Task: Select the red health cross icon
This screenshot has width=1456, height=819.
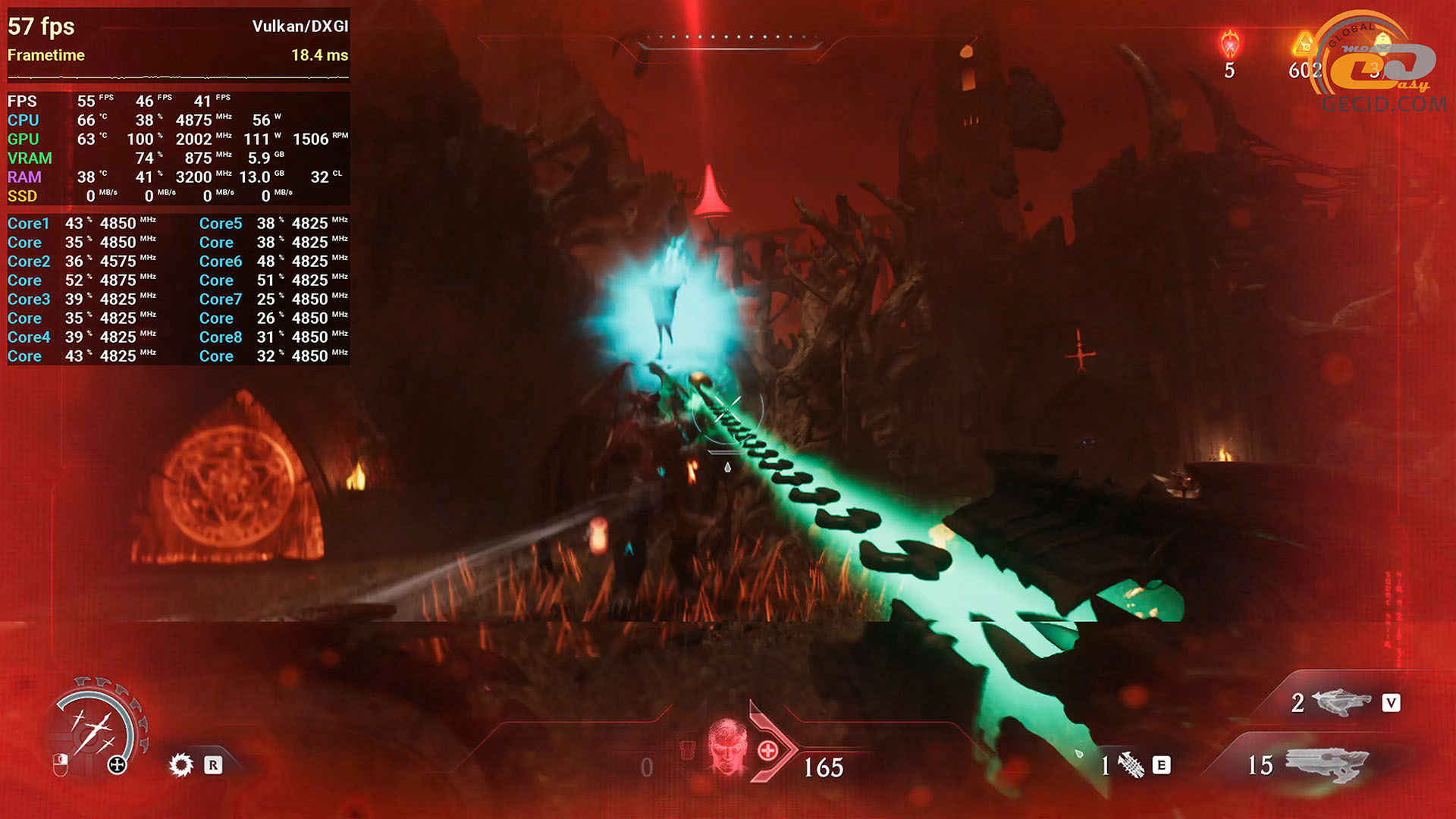Action: tap(767, 751)
